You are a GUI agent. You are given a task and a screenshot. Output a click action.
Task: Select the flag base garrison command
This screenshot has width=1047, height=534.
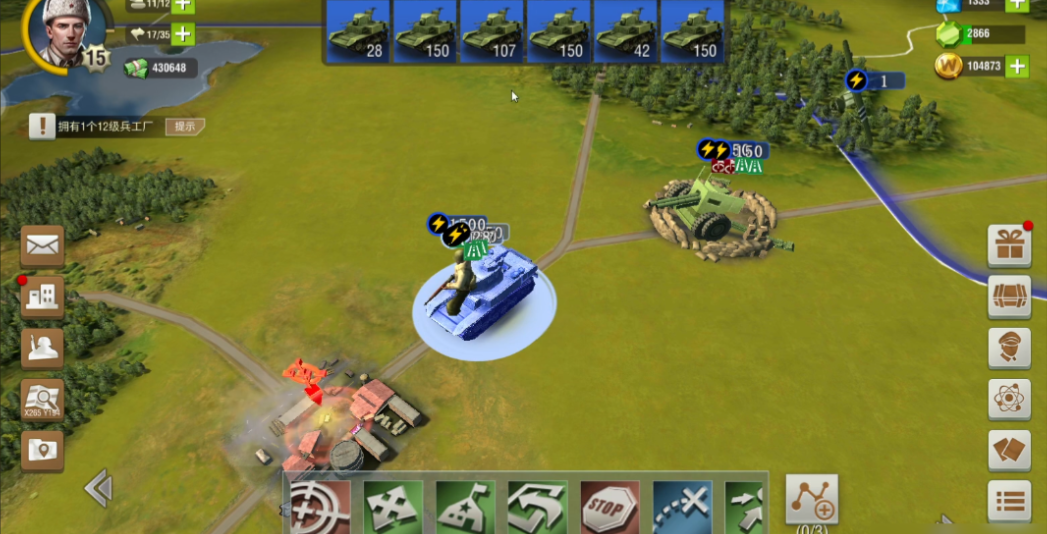(x=465, y=507)
